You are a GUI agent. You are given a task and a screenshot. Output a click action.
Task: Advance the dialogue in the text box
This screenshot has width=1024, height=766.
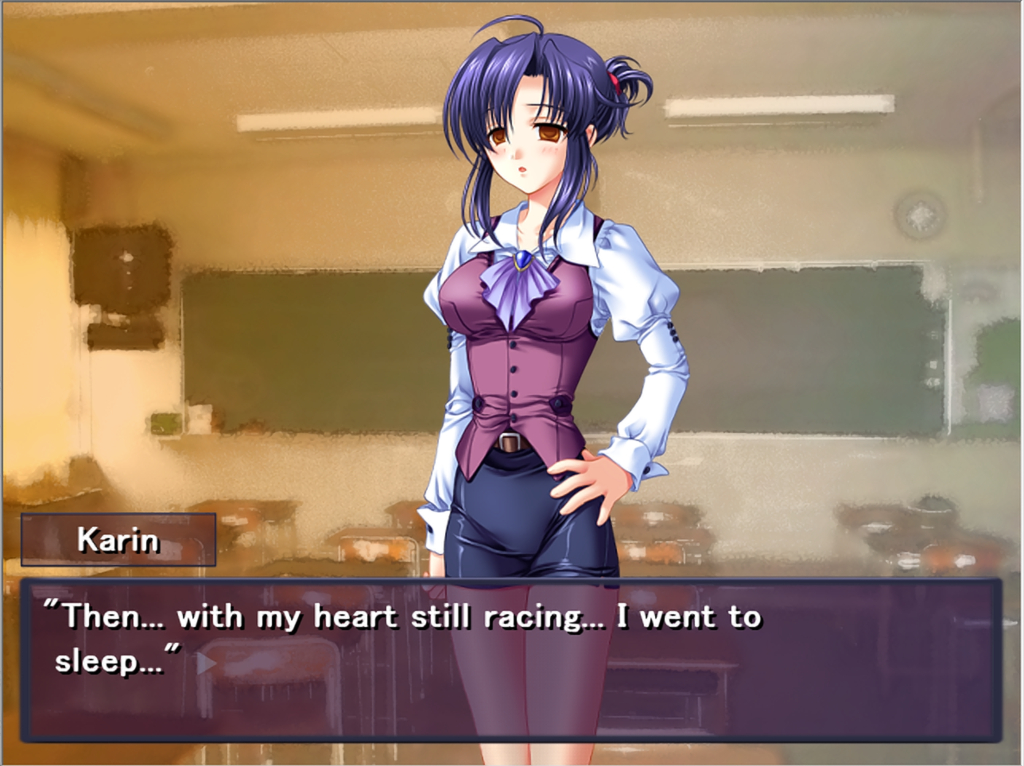510,660
